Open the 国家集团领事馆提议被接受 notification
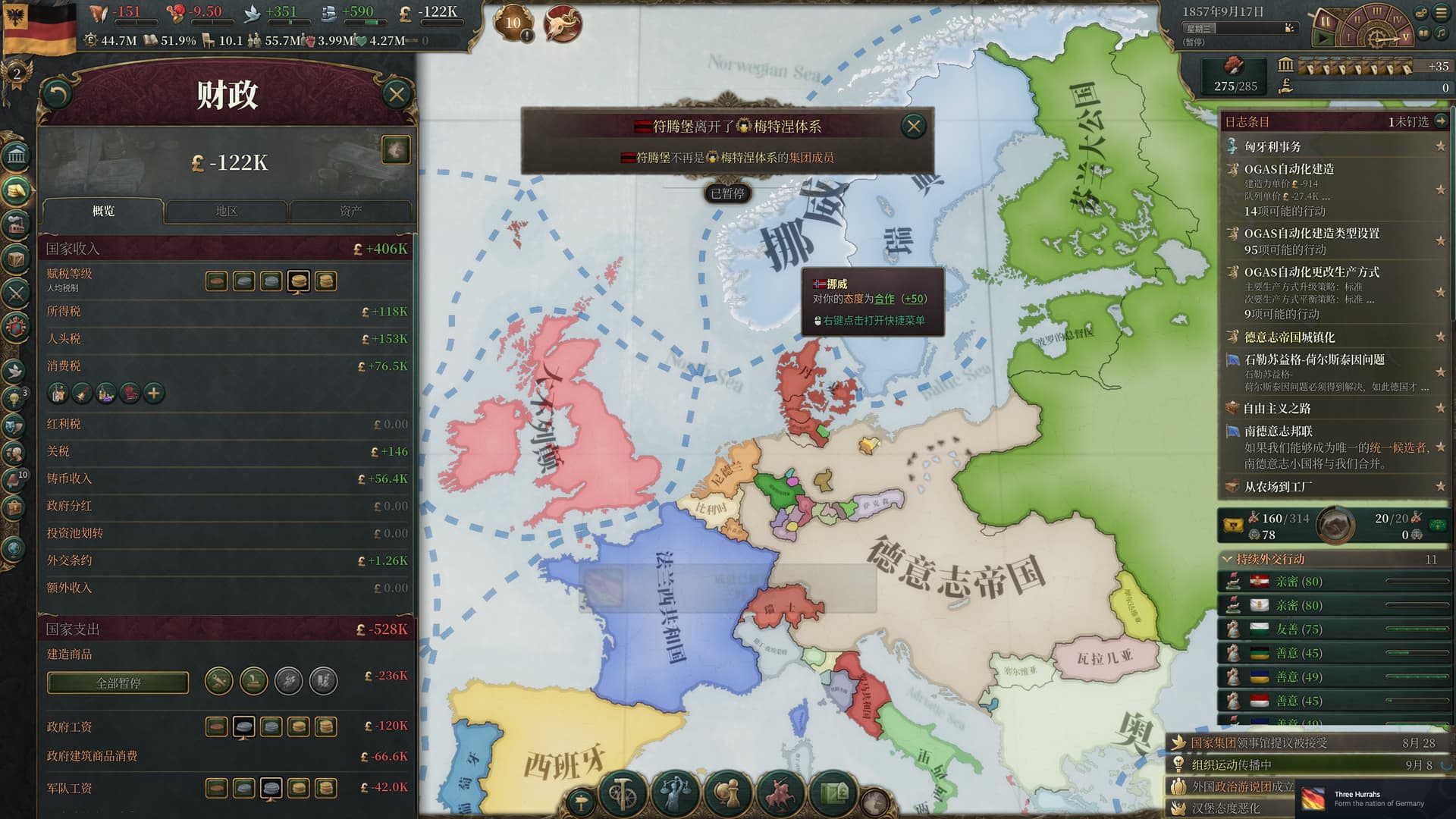This screenshot has width=1456, height=819. (x=1259, y=743)
